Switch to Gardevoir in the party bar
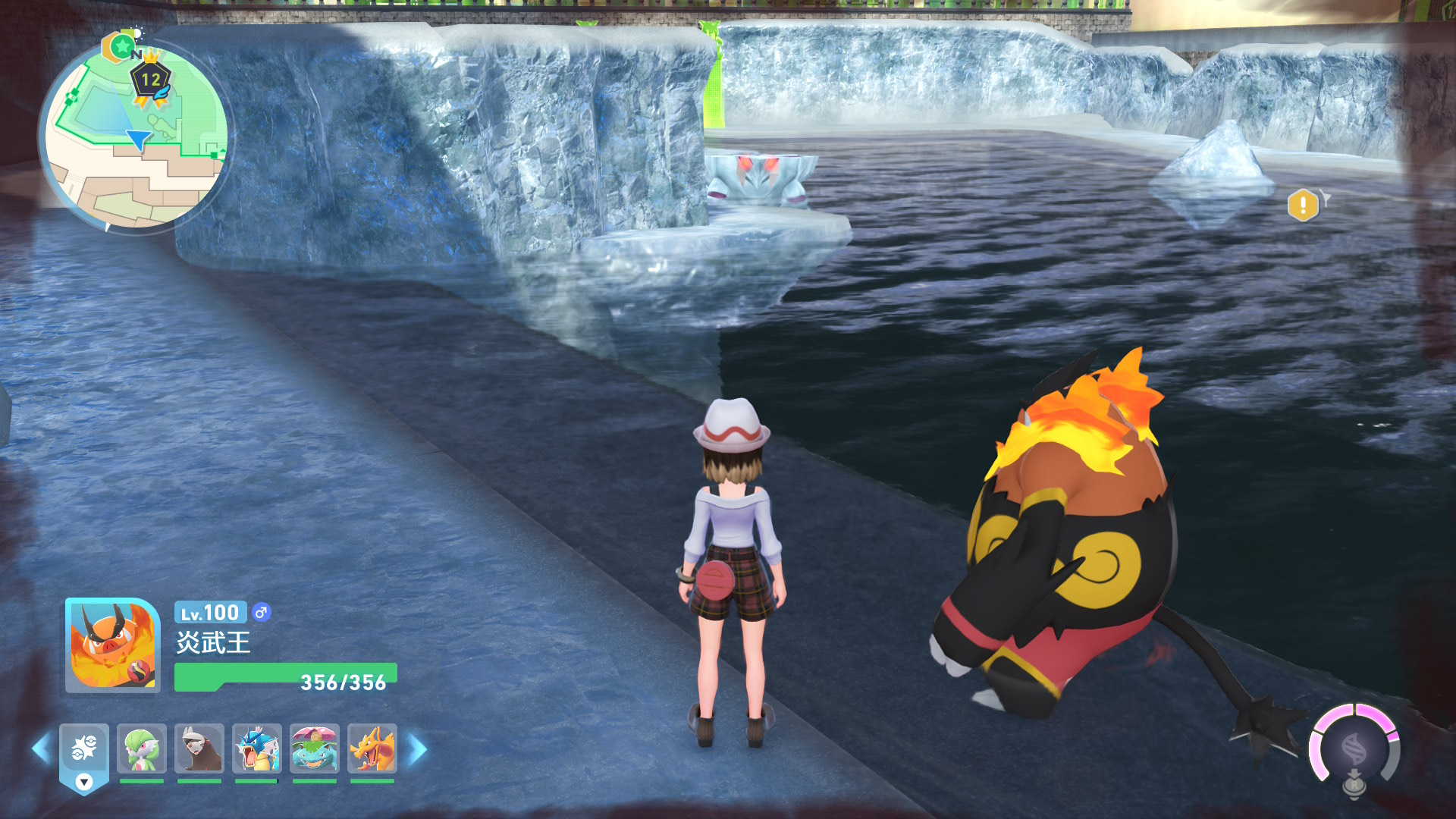The height and width of the screenshot is (819, 1456). [142, 750]
